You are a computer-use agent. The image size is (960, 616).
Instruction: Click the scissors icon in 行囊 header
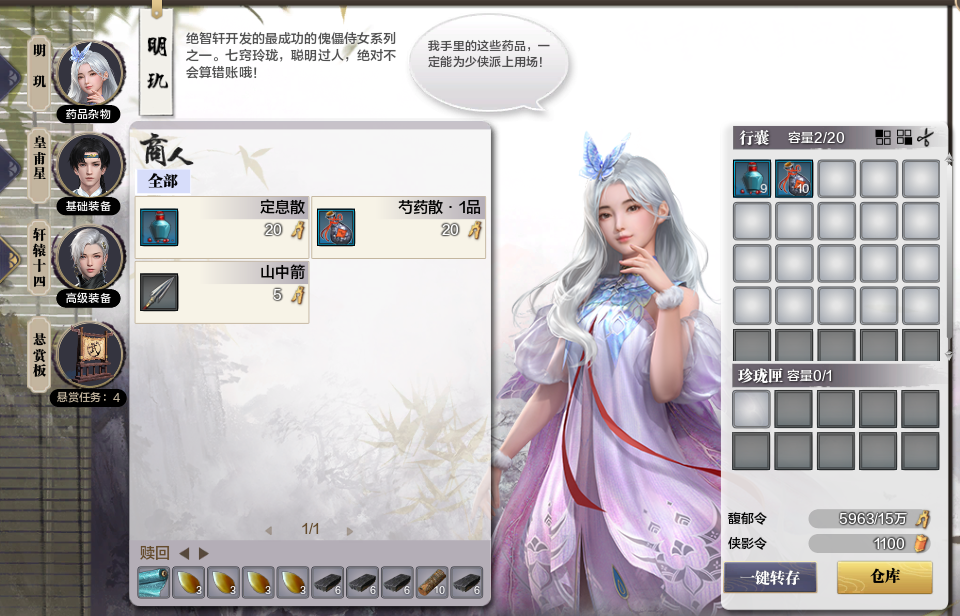[x=927, y=137]
